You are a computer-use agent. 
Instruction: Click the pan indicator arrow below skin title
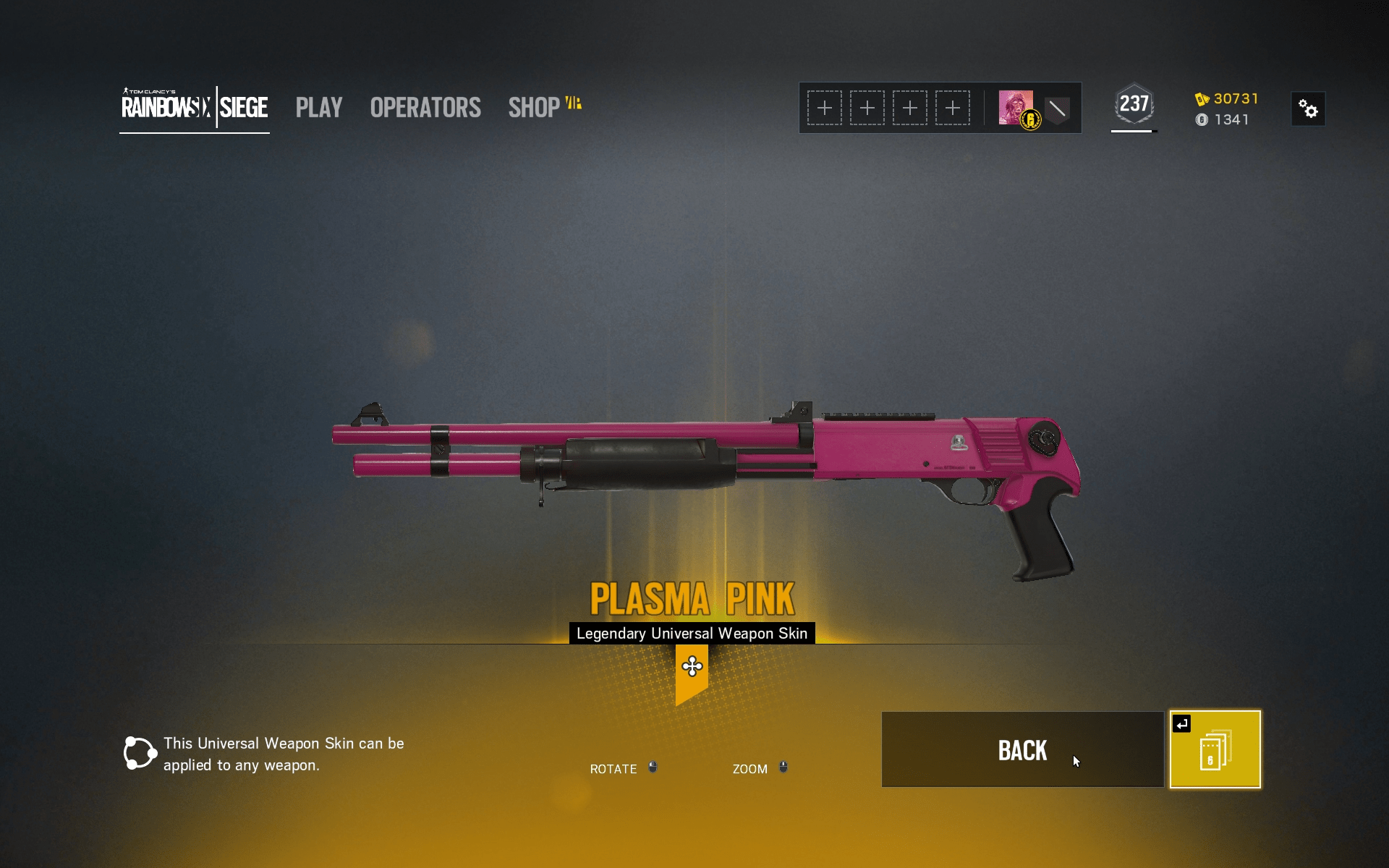692,667
